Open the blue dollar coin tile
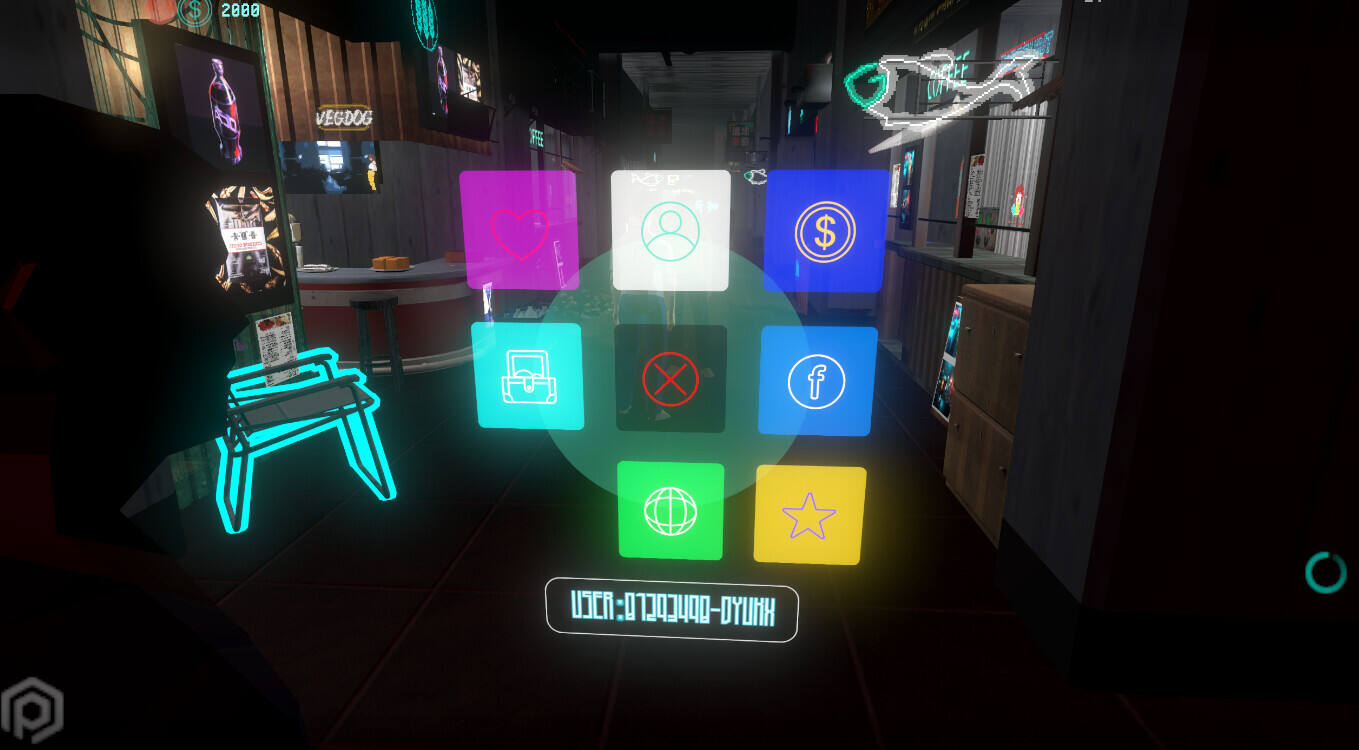Image resolution: width=1359 pixels, height=750 pixels. click(825, 231)
